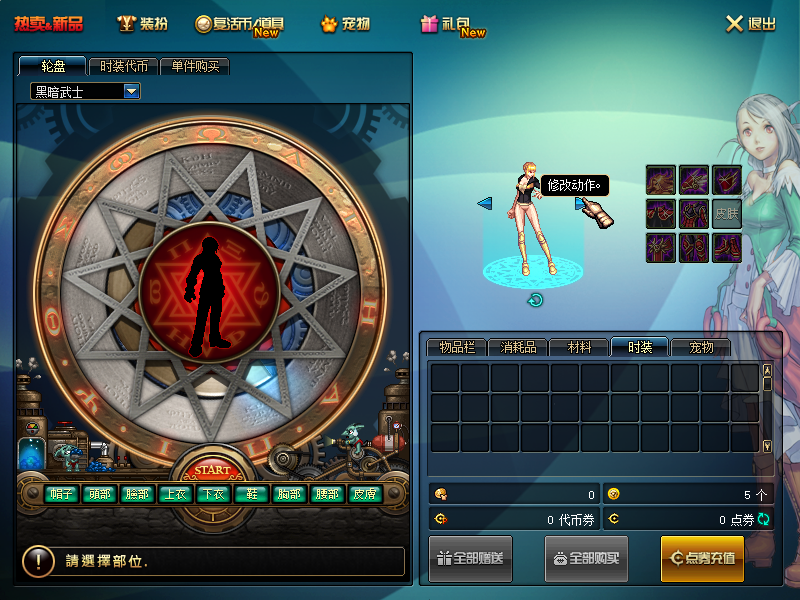Choose the 上衣 top part button
The height and width of the screenshot is (600, 800).
tap(174, 494)
